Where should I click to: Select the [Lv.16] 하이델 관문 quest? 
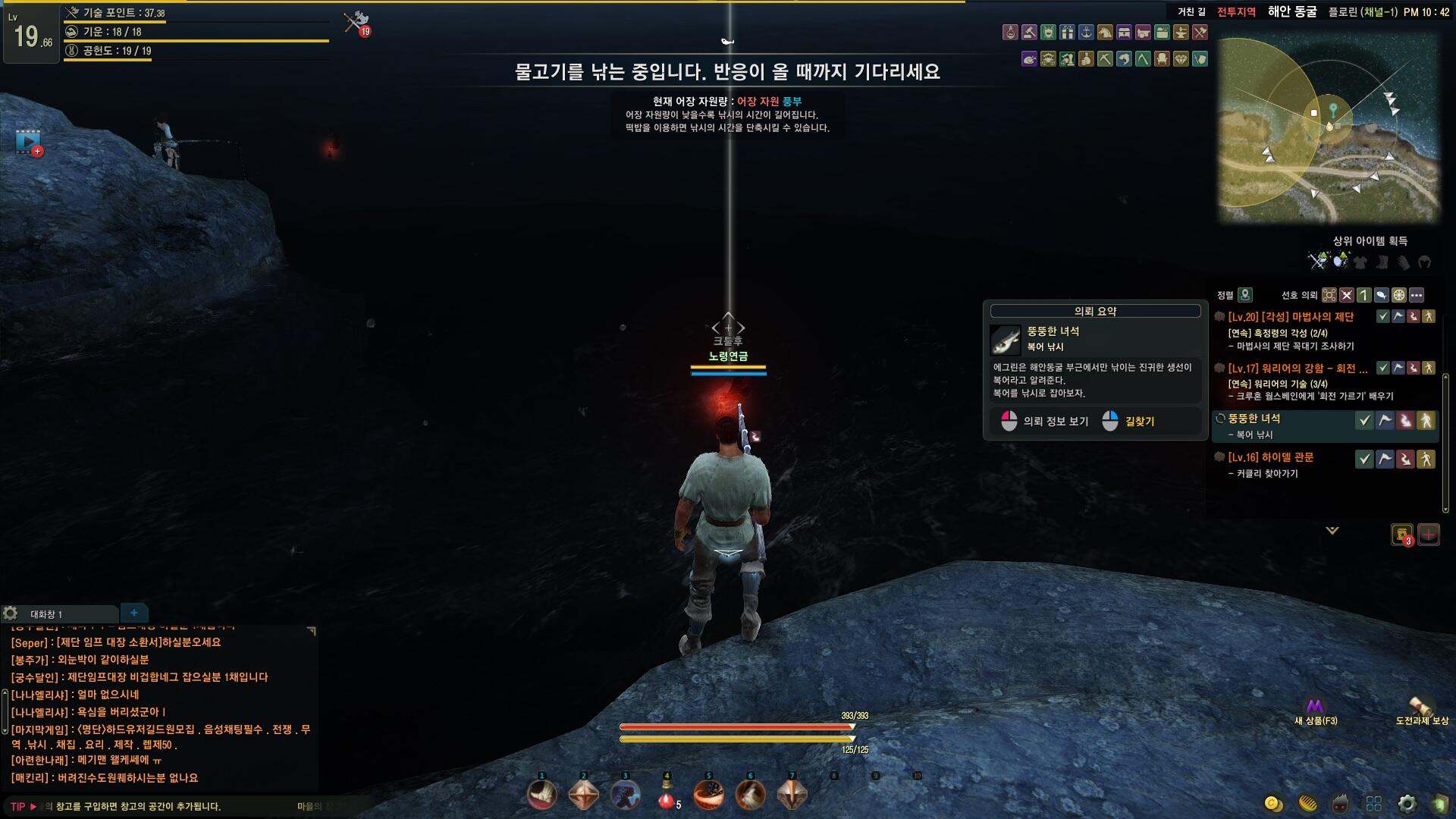click(1271, 457)
